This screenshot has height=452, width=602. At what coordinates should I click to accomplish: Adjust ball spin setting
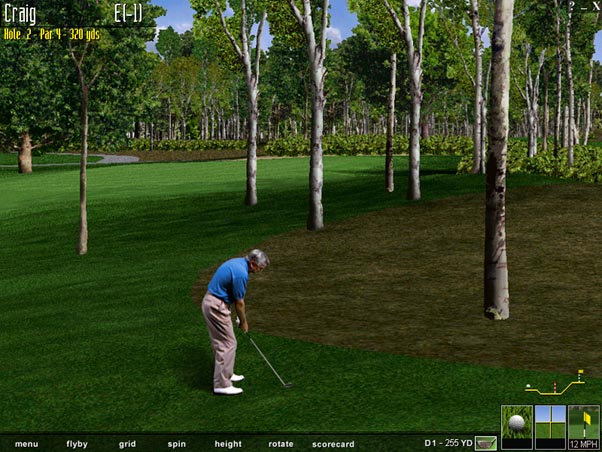(176, 443)
